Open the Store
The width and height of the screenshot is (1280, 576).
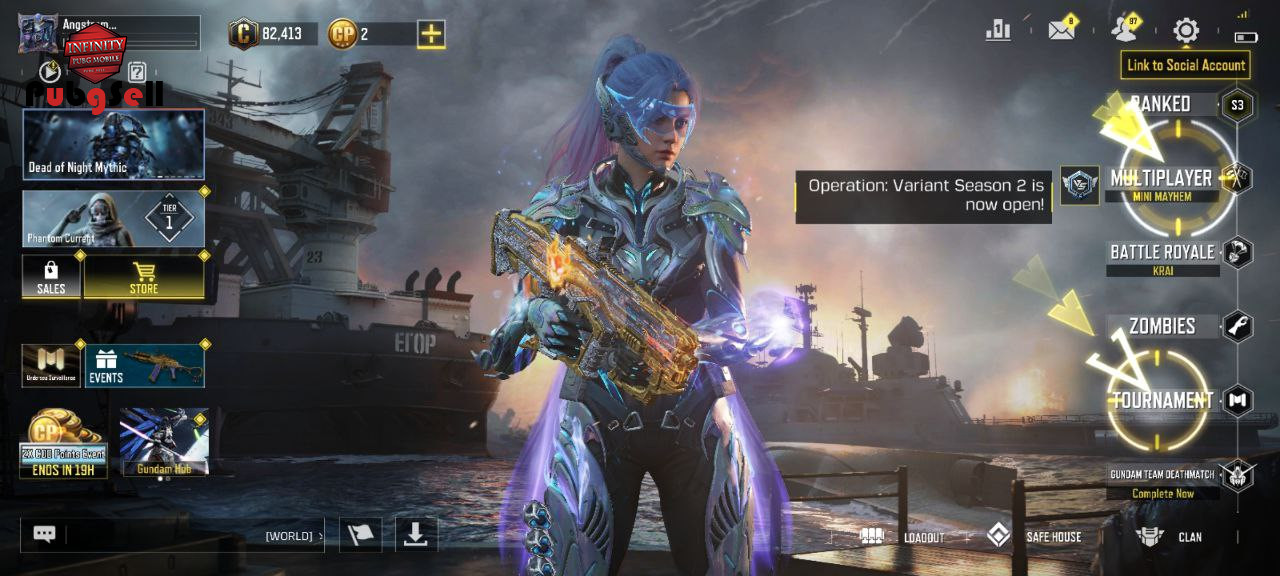pyautogui.click(x=144, y=276)
